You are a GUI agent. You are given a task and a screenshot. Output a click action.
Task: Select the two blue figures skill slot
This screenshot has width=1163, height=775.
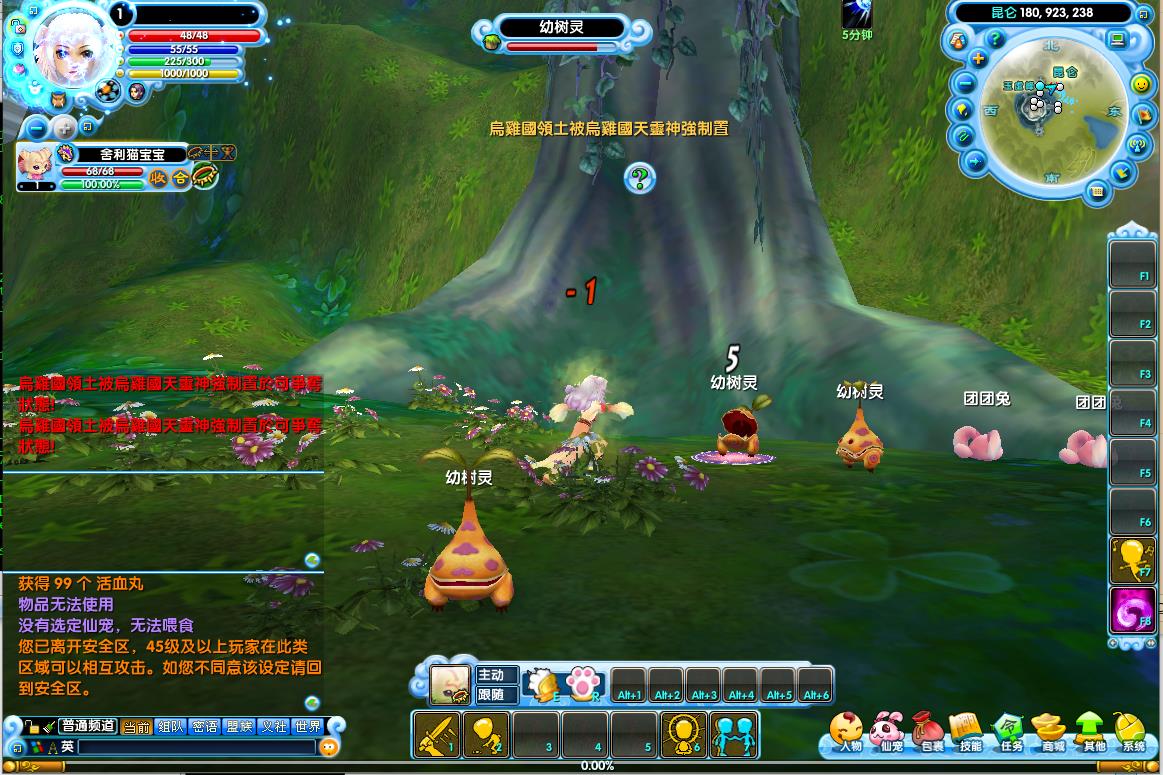click(x=733, y=734)
